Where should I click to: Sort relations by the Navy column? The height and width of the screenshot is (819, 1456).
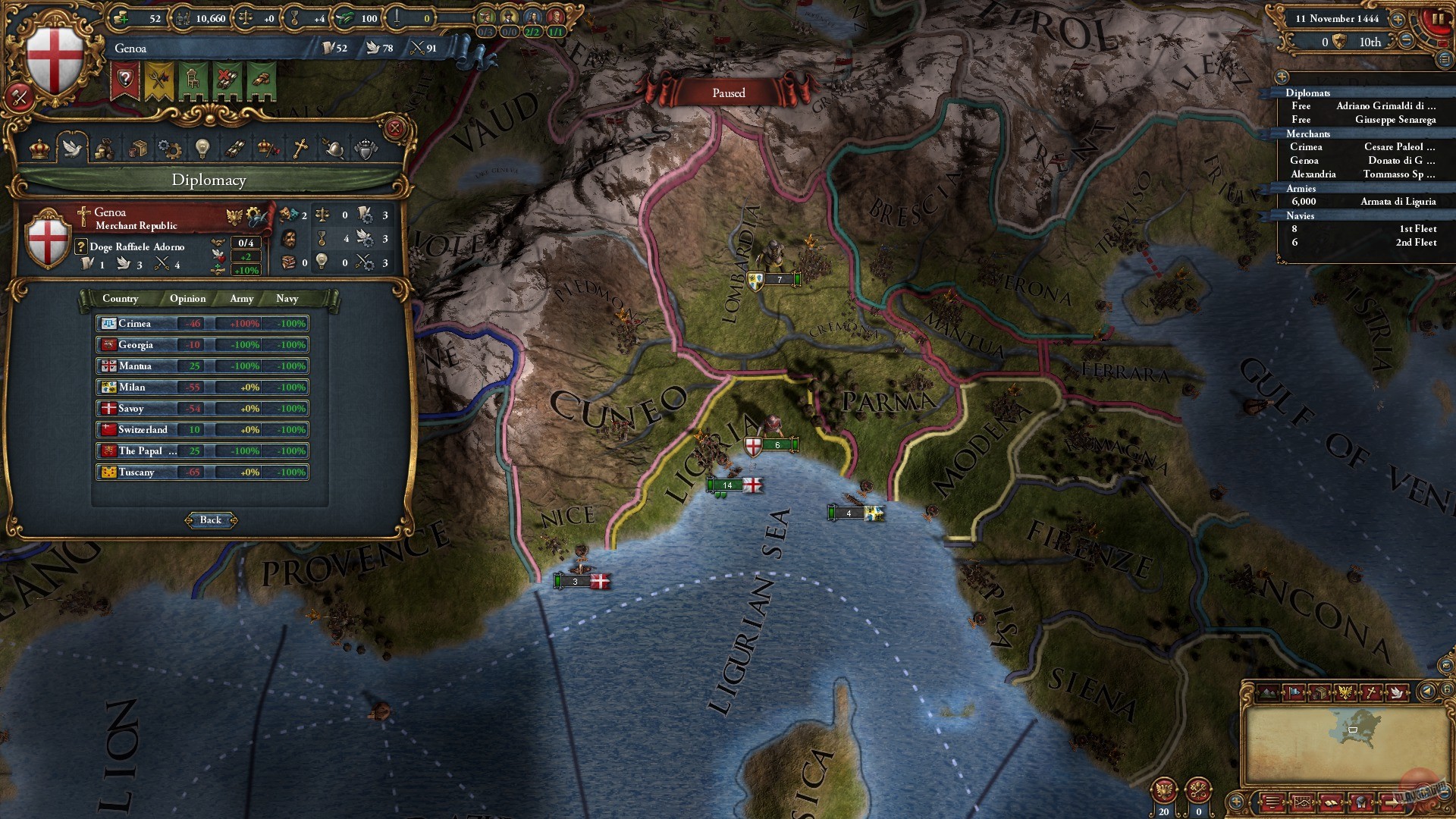[x=287, y=299]
